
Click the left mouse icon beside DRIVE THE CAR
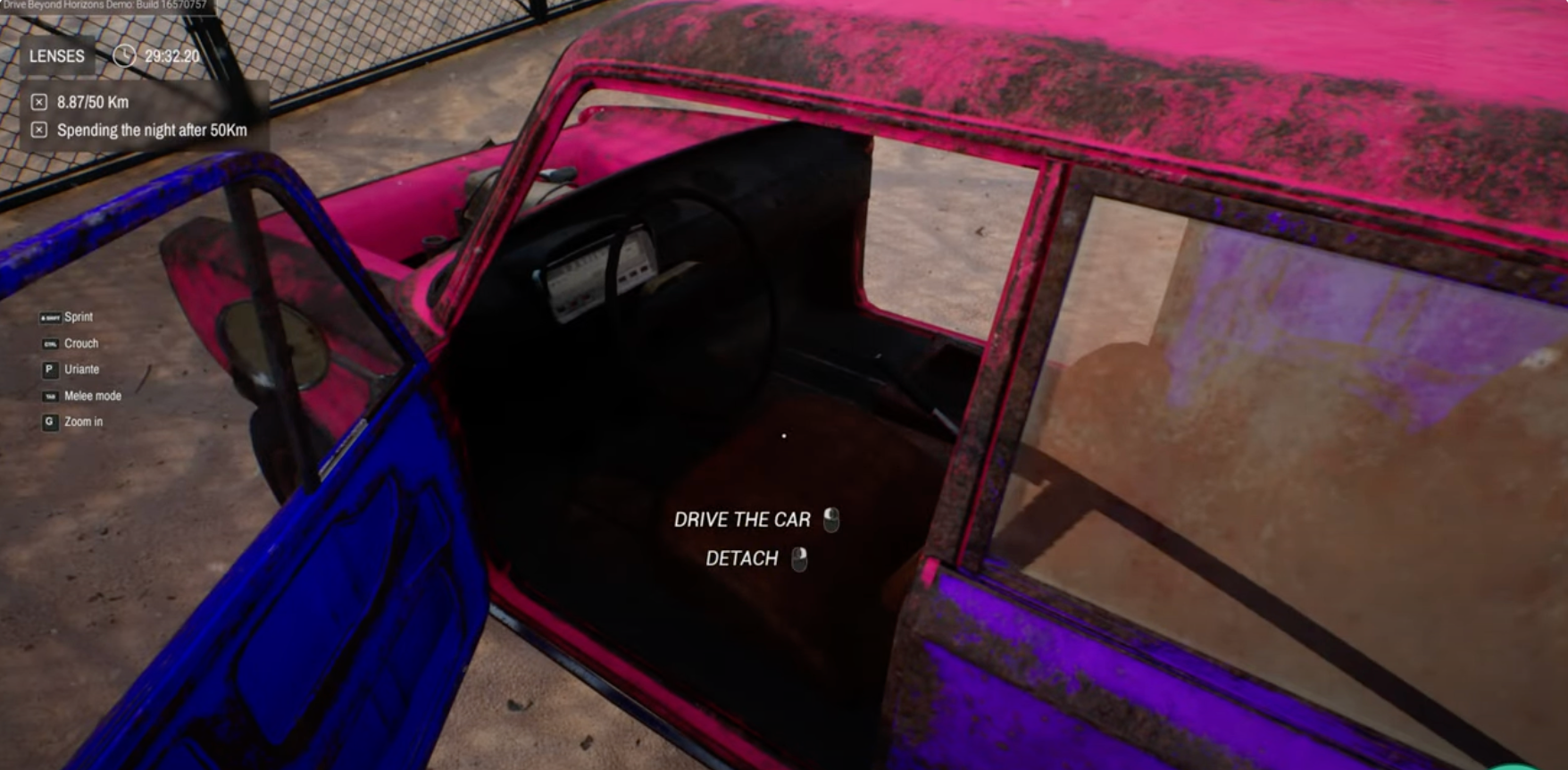point(830,520)
